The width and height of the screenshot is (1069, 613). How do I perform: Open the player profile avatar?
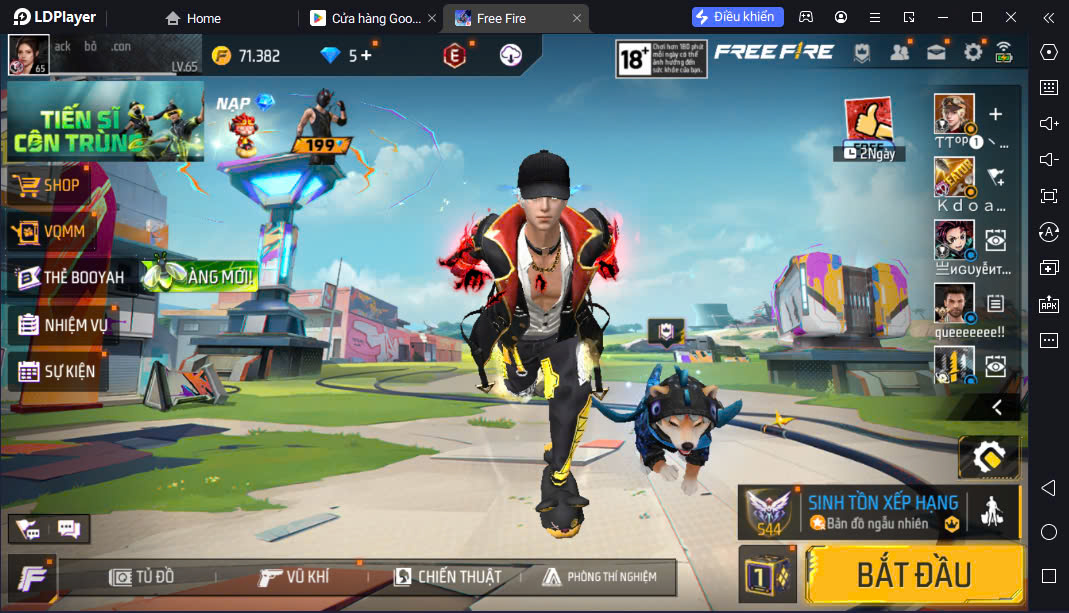pyautogui.click(x=28, y=54)
